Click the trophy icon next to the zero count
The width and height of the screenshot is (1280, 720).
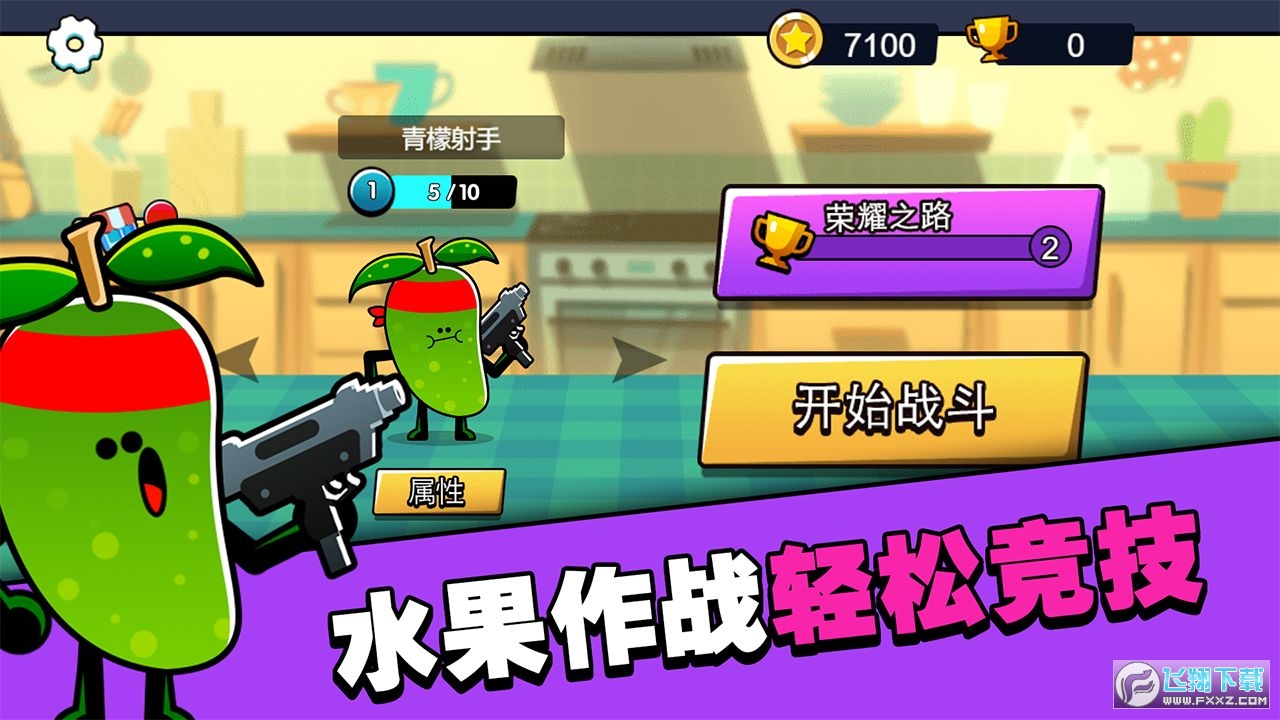click(993, 42)
